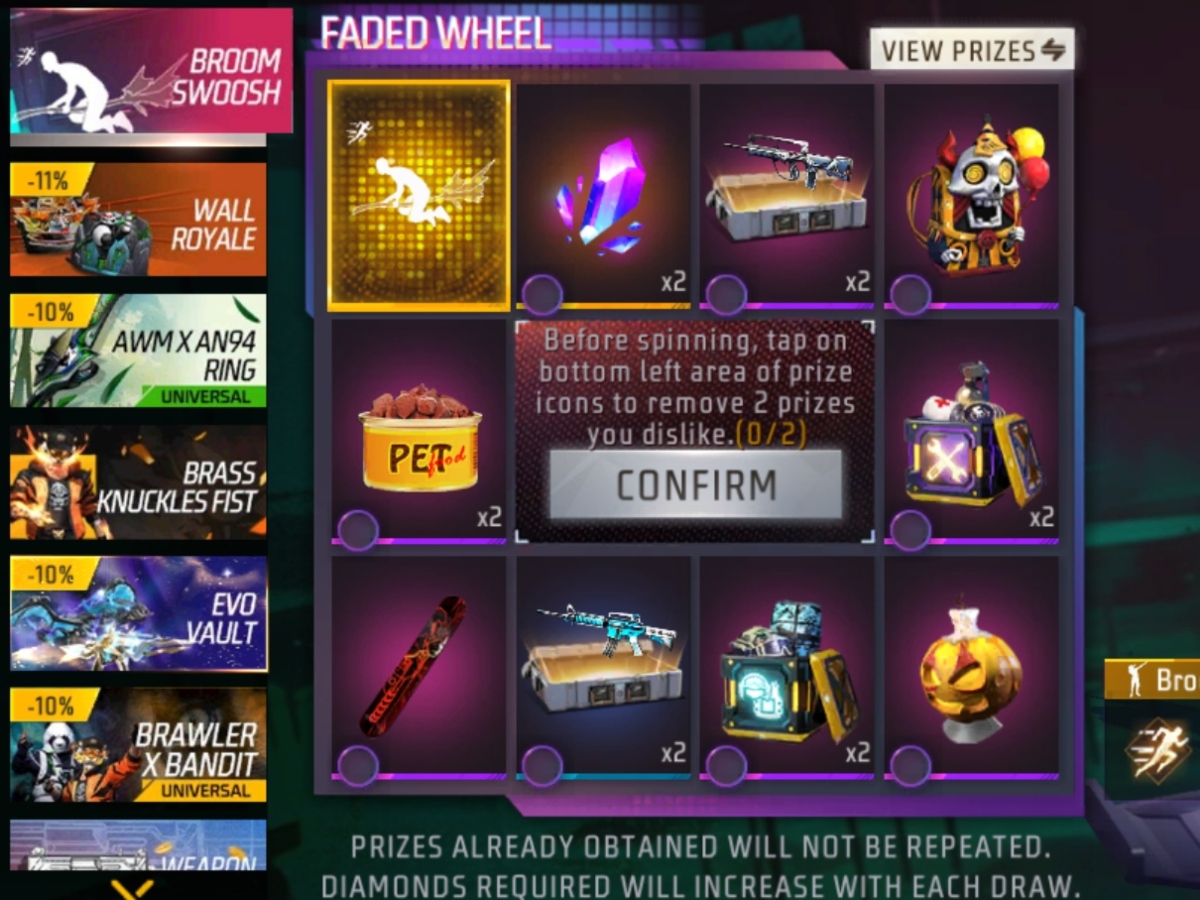Switch to the Wall Royale event

point(138,220)
